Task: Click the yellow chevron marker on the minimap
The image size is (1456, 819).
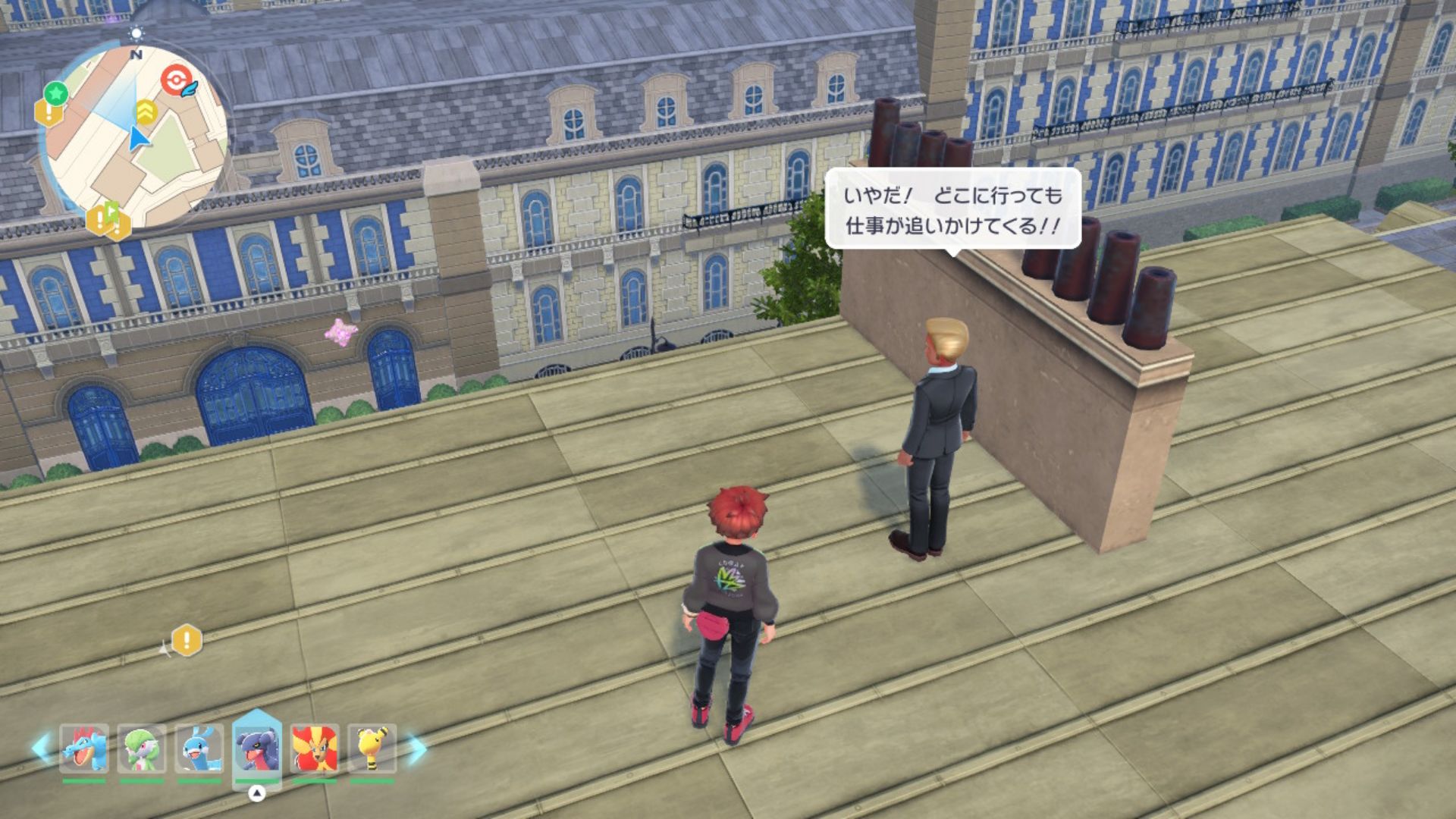Action: pos(146,112)
